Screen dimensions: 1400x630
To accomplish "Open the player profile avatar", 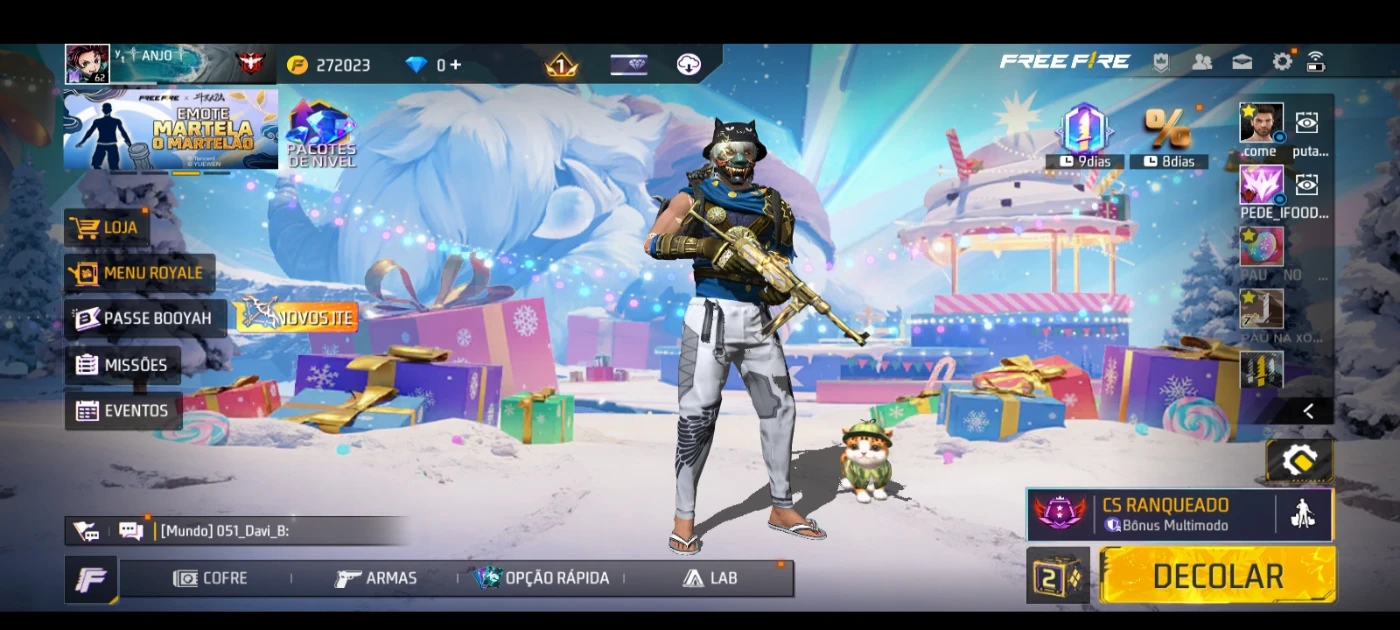I will (x=87, y=64).
